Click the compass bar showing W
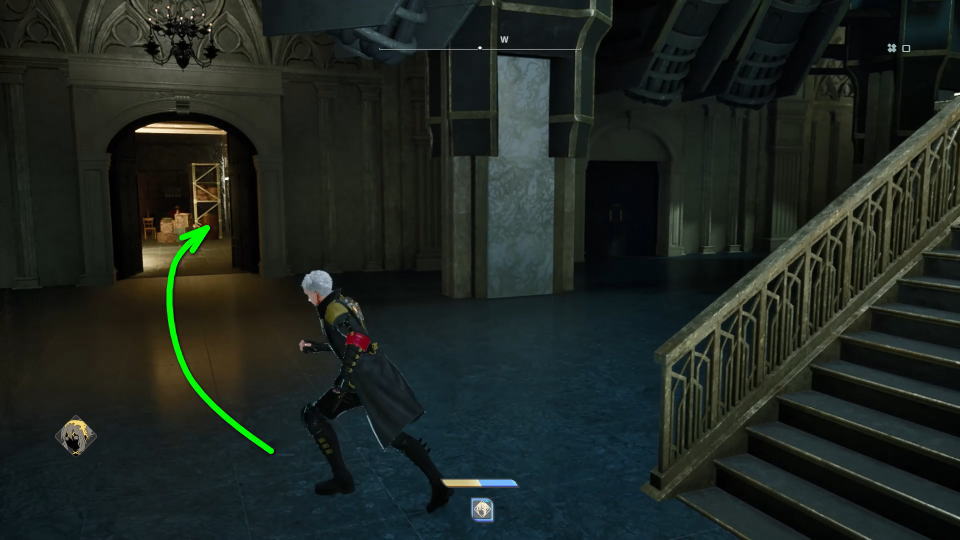This screenshot has height=540, width=960. point(480,46)
